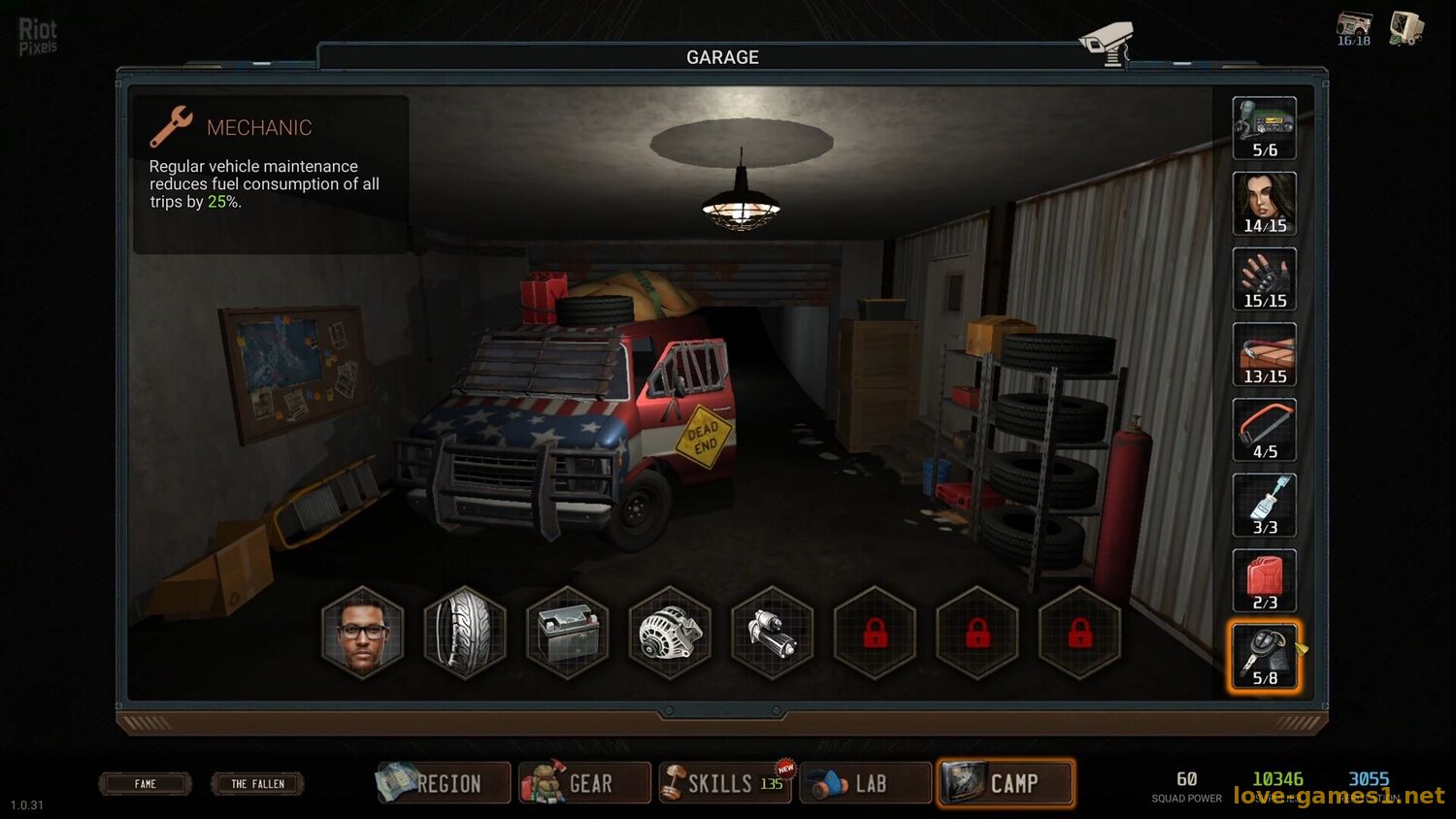
Task: Pick the alternator upgrade hexagon
Action: tap(670, 633)
